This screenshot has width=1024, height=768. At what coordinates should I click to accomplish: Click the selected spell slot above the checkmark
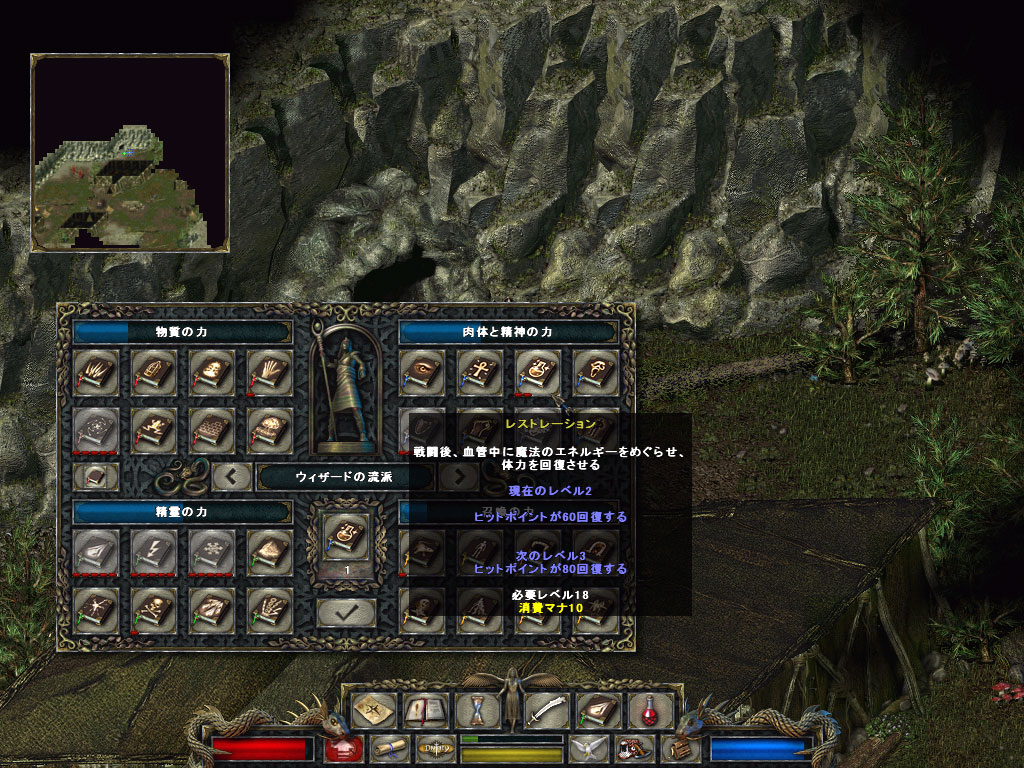pyautogui.click(x=346, y=538)
